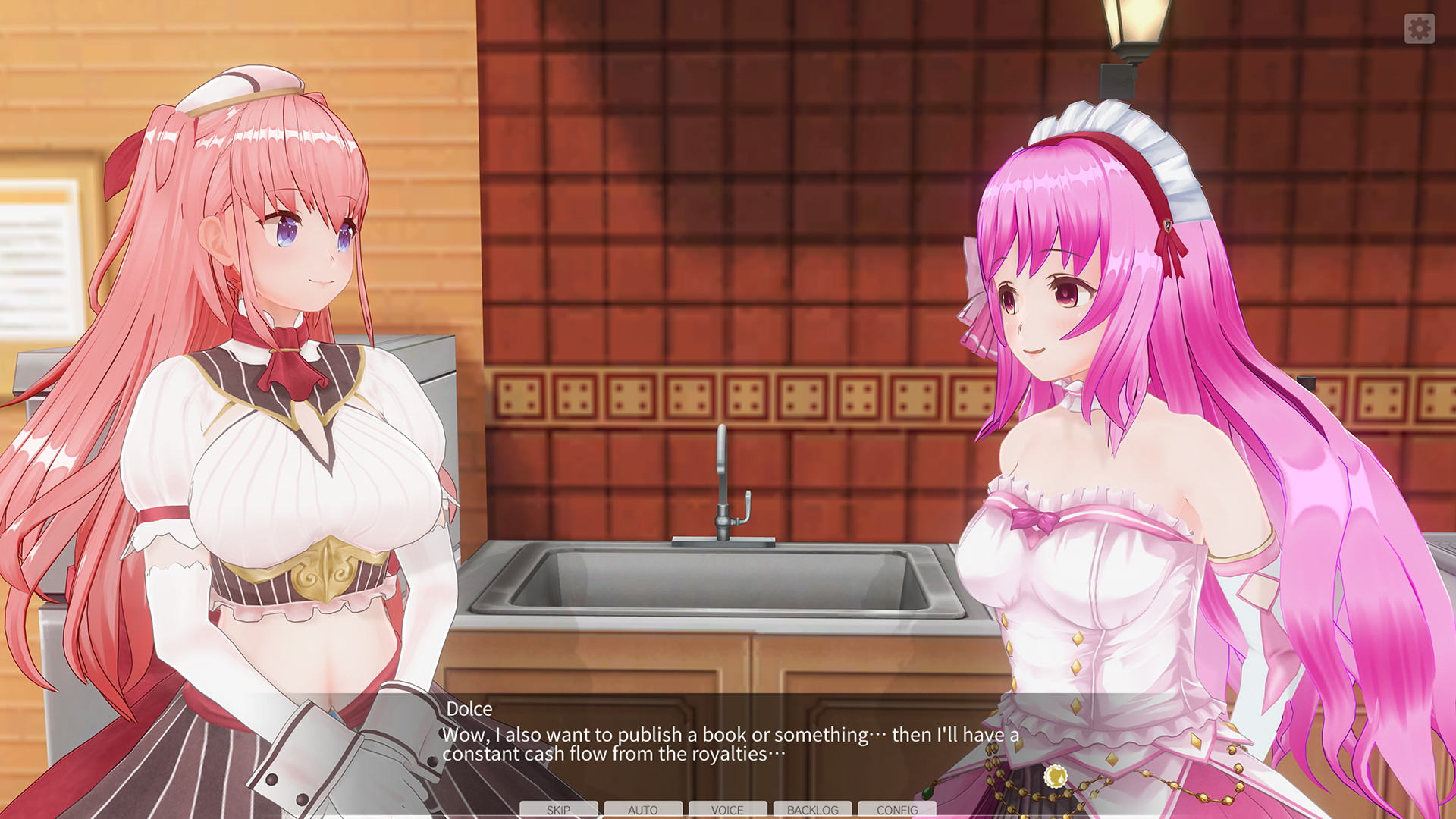Open the BACKLOG text history
Image resolution: width=1456 pixels, height=819 pixels.
click(812, 810)
